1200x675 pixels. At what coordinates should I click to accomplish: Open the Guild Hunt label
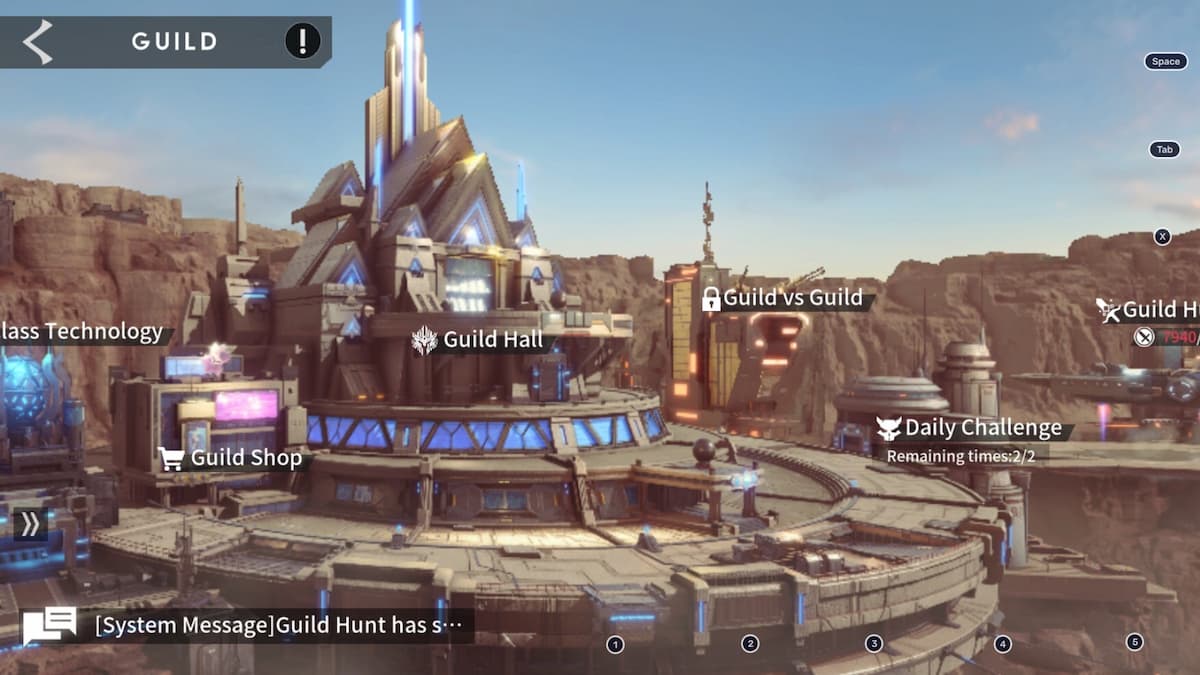coord(1148,310)
